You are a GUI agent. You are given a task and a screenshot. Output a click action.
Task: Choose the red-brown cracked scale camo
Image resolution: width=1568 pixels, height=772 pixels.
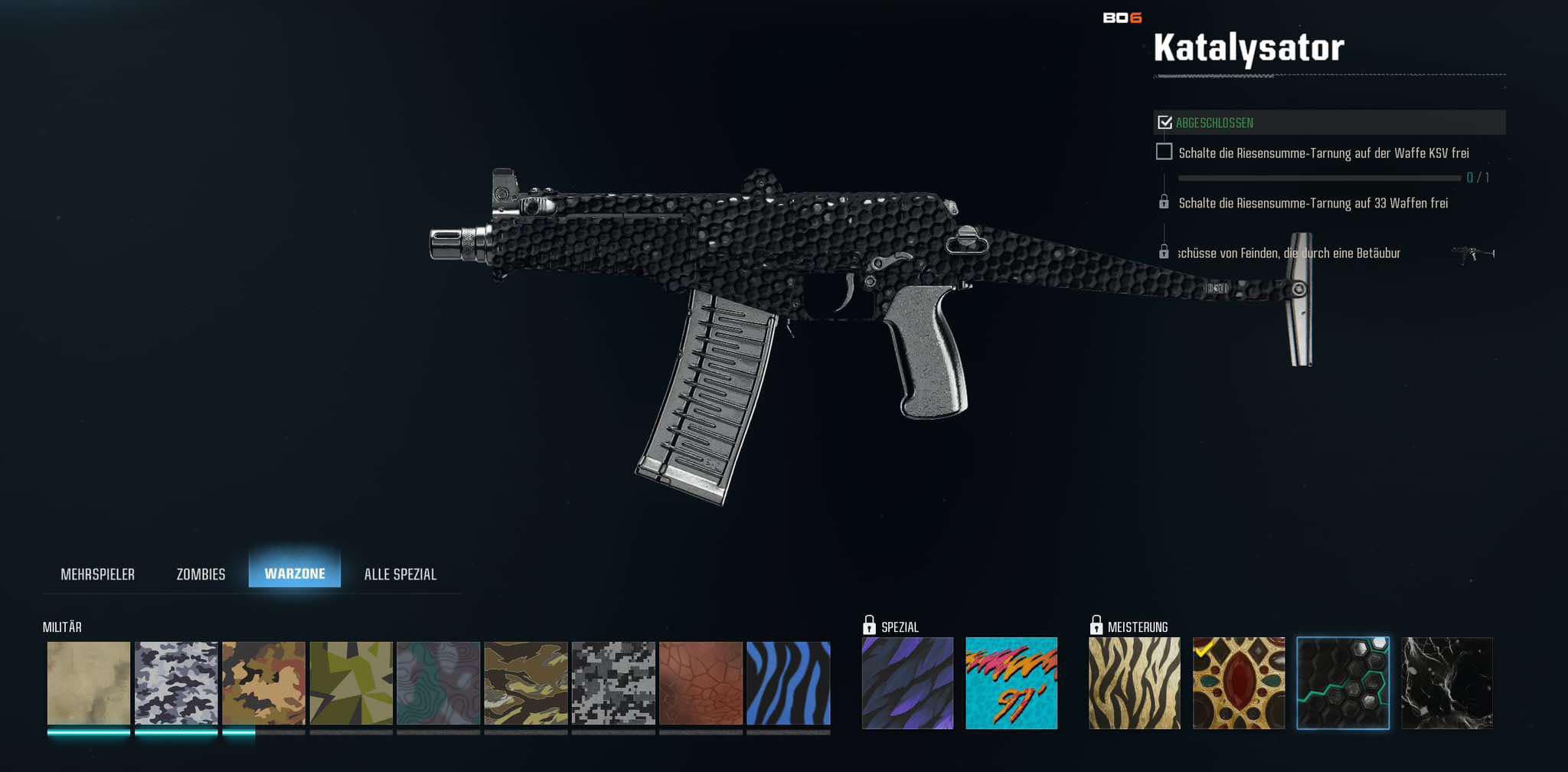pos(701,683)
